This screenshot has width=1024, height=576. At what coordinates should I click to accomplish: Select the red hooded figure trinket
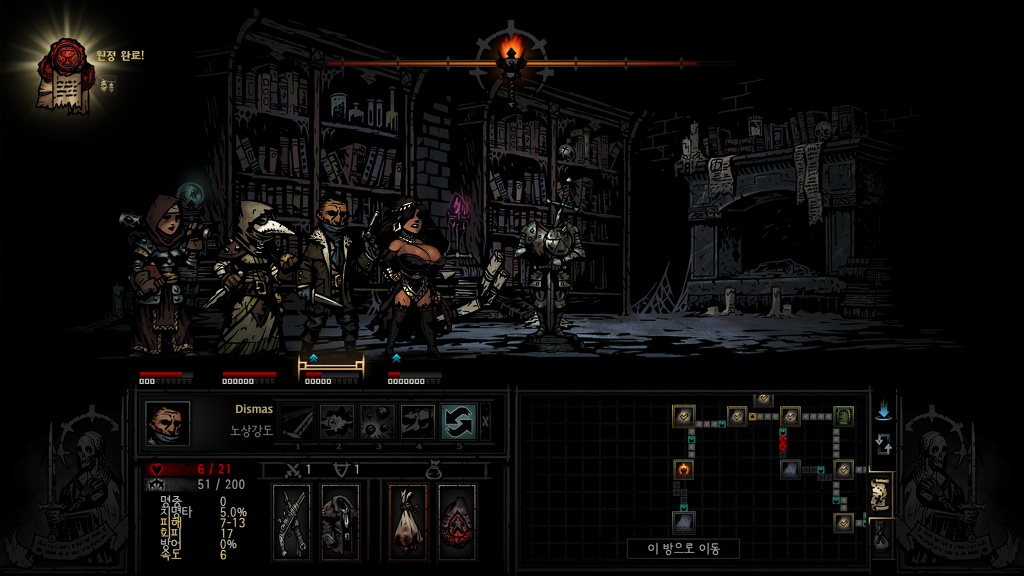(x=456, y=520)
